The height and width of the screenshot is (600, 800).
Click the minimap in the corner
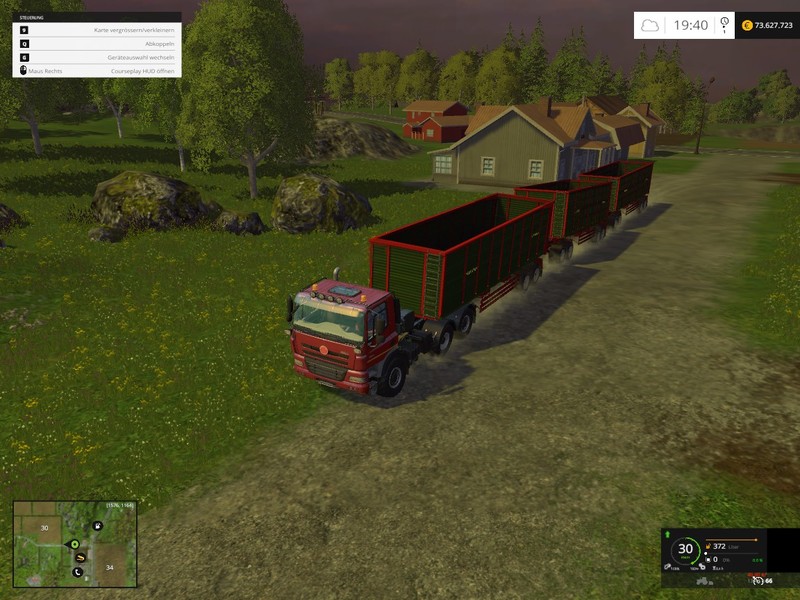tap(75, 544)
